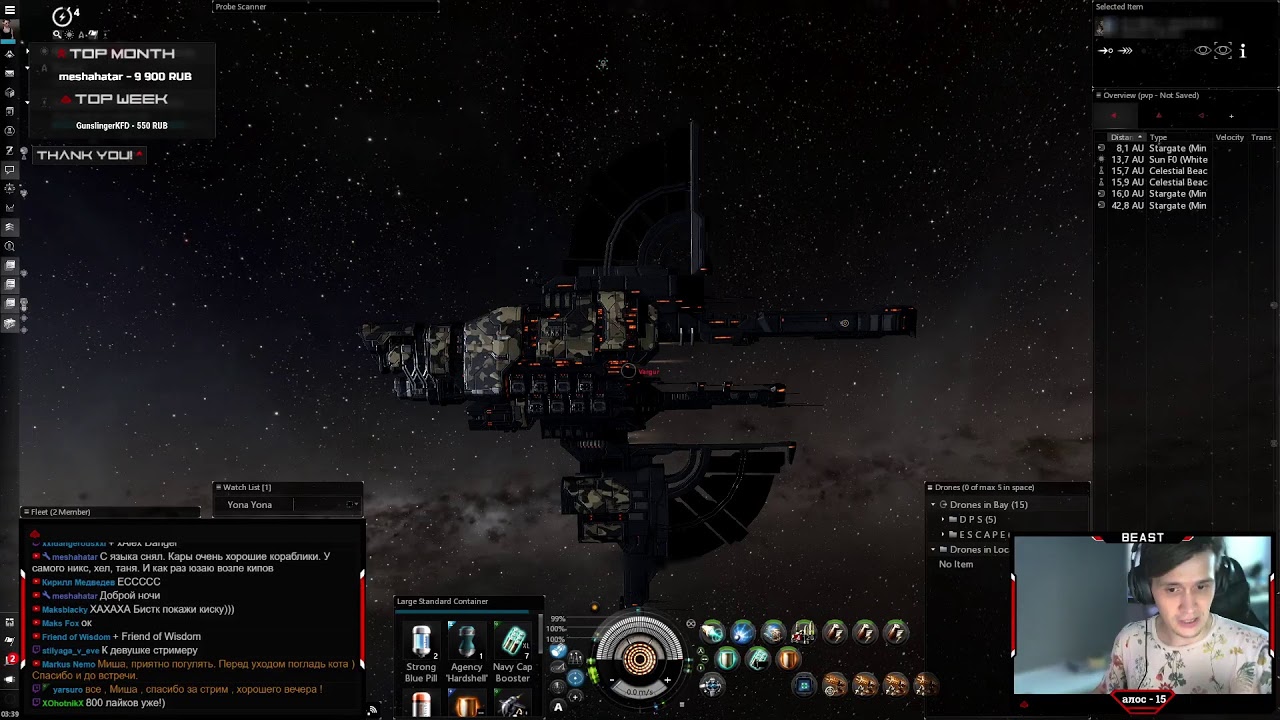Sort overview by the Type column
Viewport: 1280px width, 720px height.
[1159, 137]
